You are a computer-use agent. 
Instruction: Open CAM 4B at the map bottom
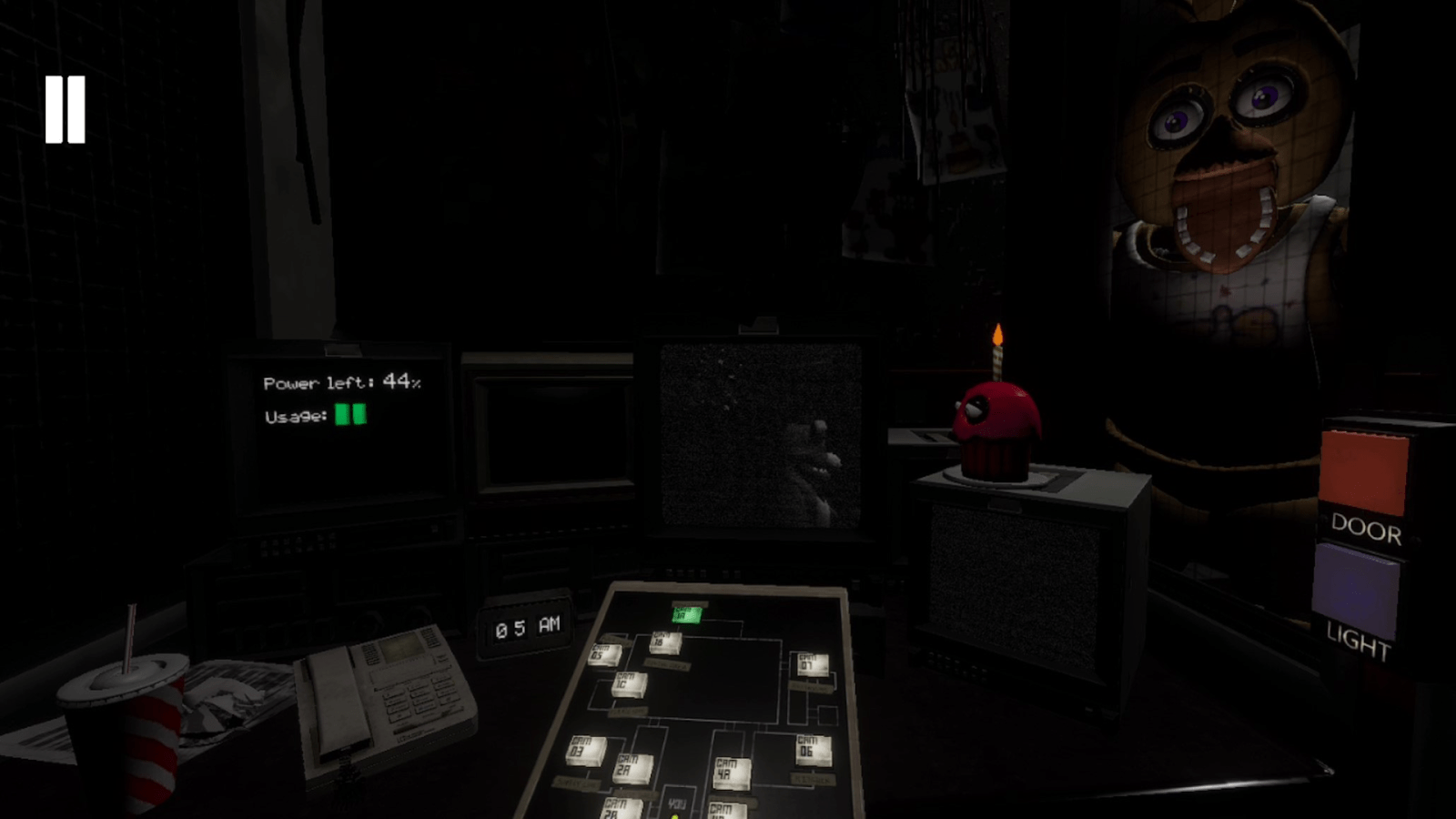click(725, 812)
